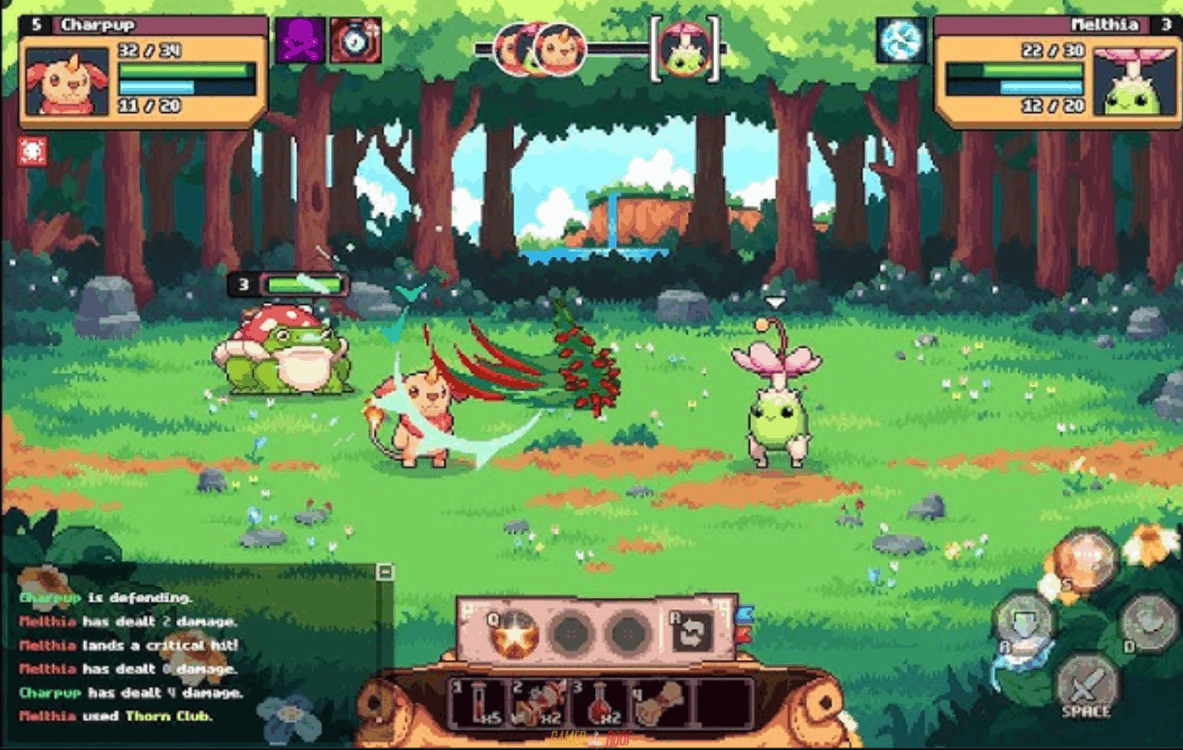Click the blue side tab on skill bar
Screen dimensions: 1183x750
coord(744,614)
